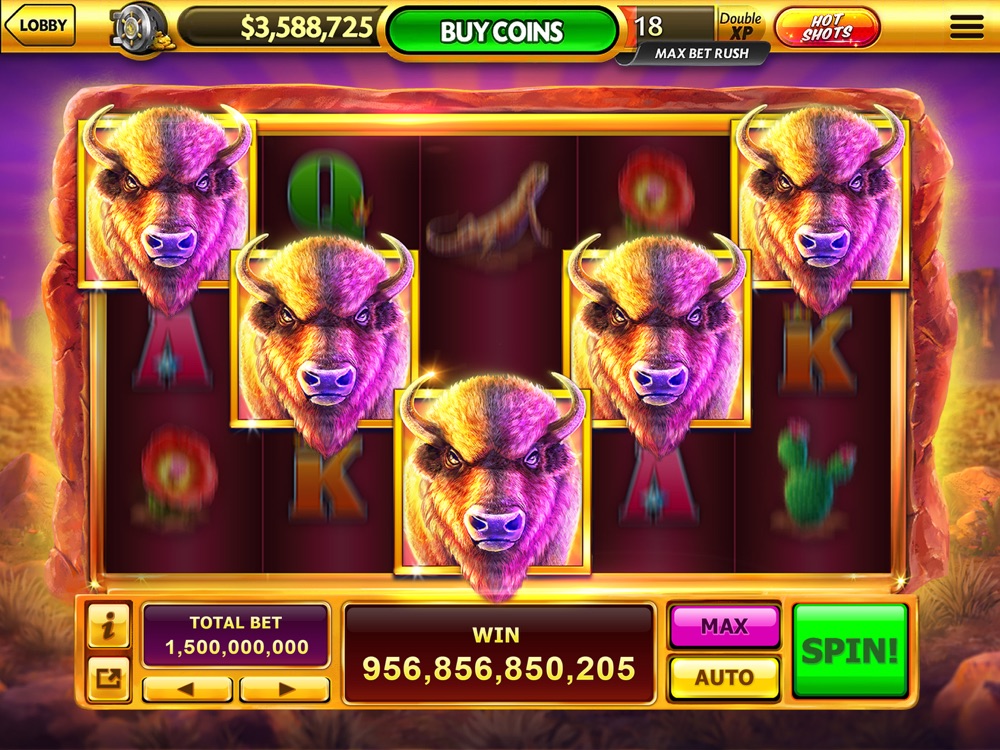This screenshot has width=1000, height=750.
Task: Show the paytable info
Action: tap(109, 627)
